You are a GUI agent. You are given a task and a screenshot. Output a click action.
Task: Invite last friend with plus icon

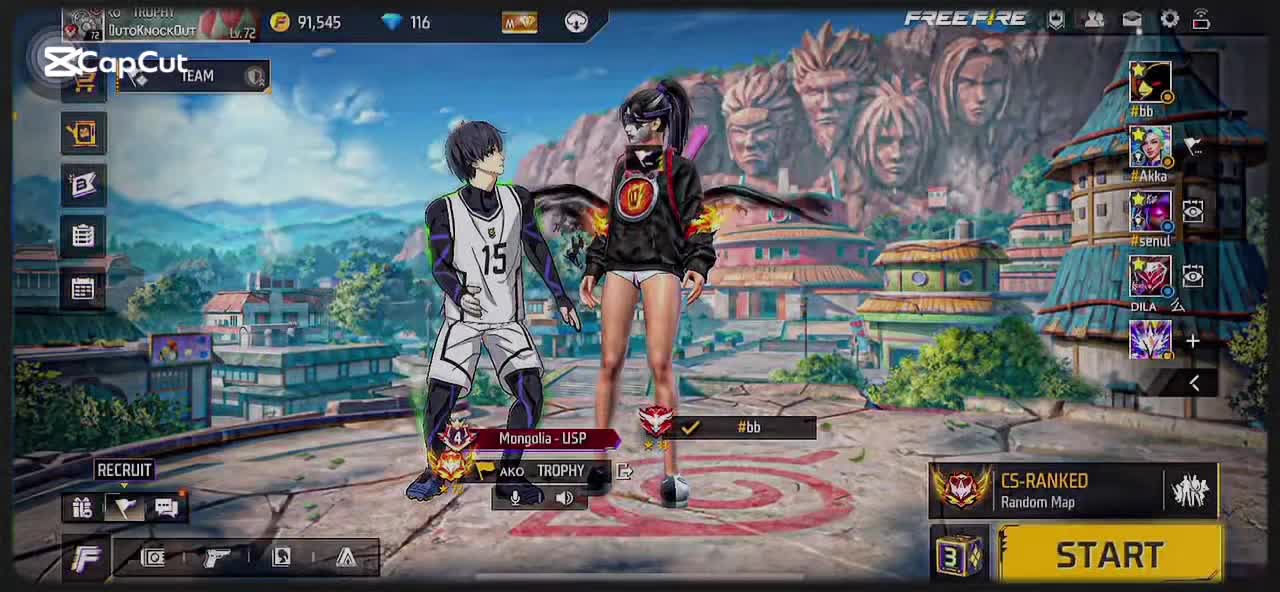pyautogui.click(x=1193, y=342)
